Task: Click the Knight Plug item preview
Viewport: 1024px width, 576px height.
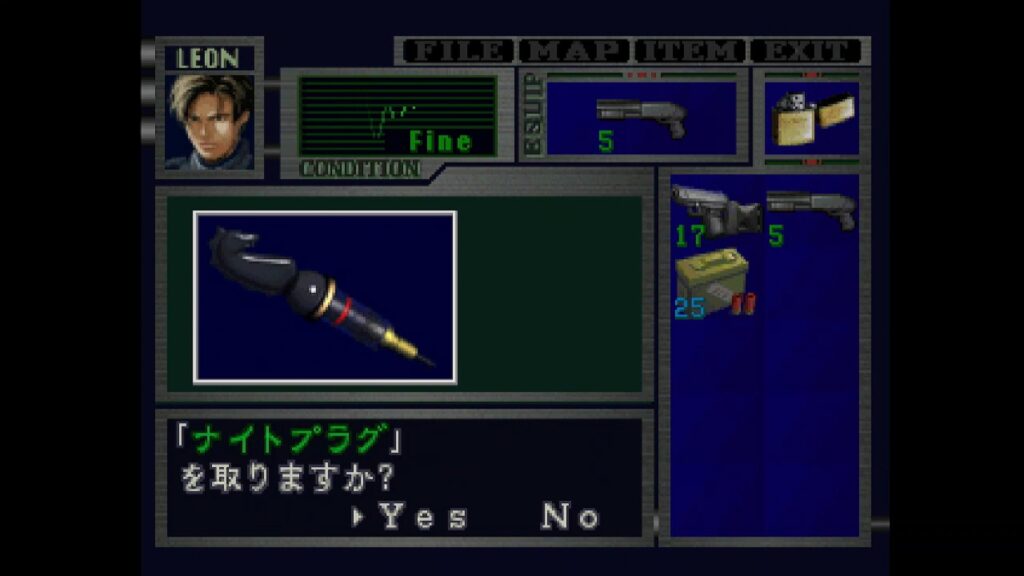Action: 325,297
